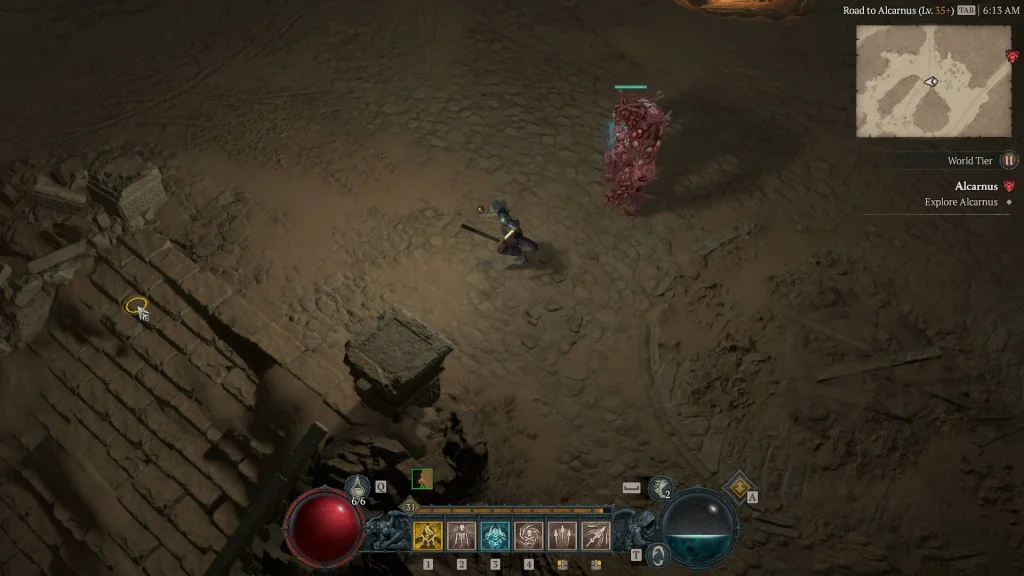Viewport: 1024px width, 576px height.
Task: Use the healing potion flask icon
Action: pos(358,487)
